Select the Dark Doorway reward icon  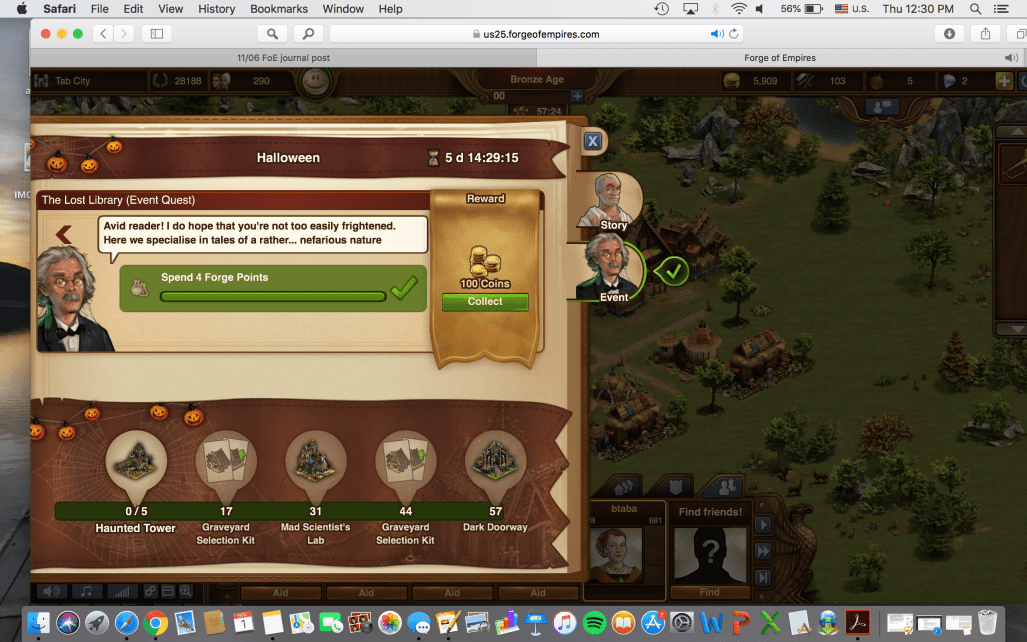[x=495, y=463]
